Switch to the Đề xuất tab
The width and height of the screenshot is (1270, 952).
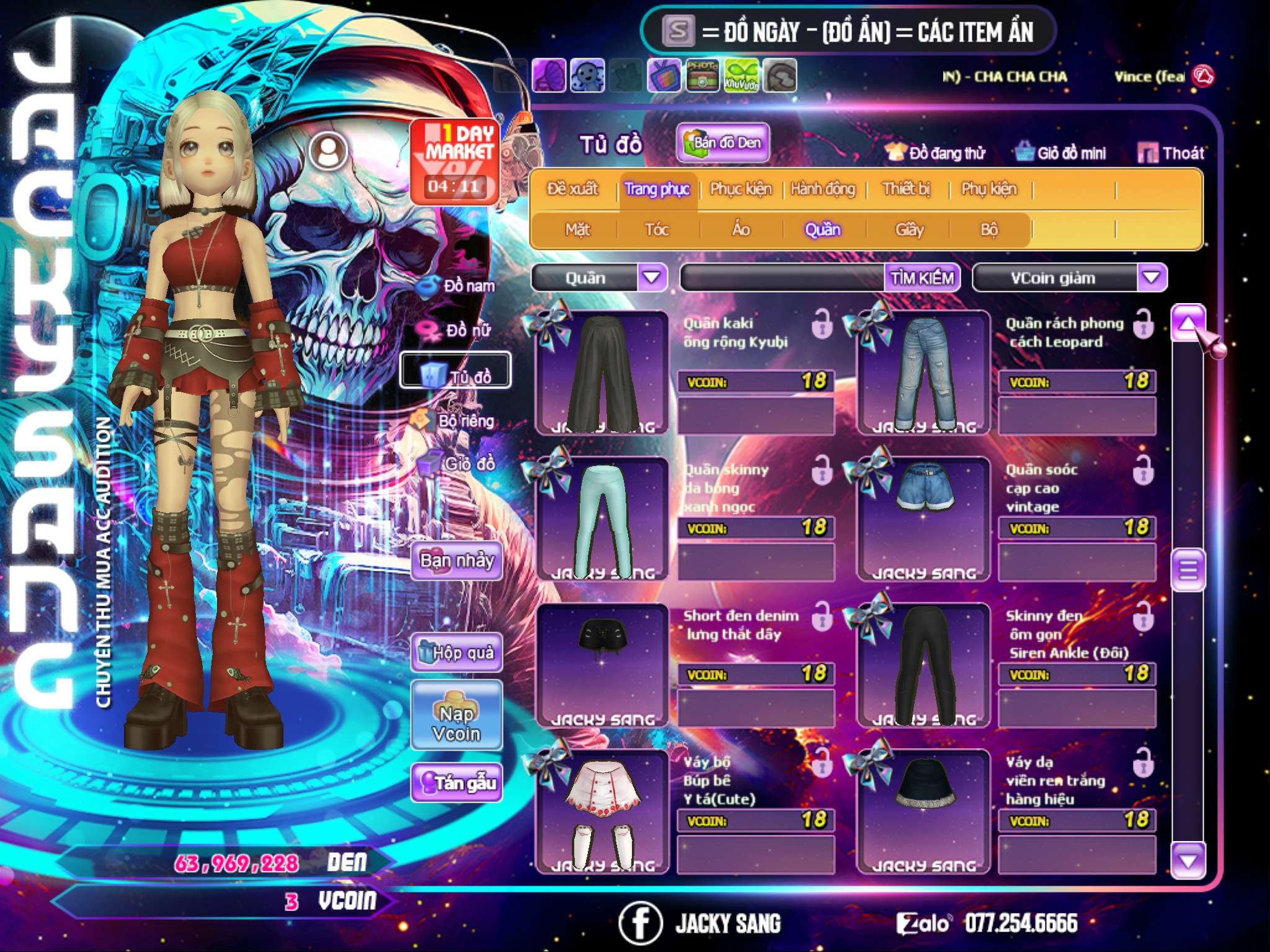(572, 188)
